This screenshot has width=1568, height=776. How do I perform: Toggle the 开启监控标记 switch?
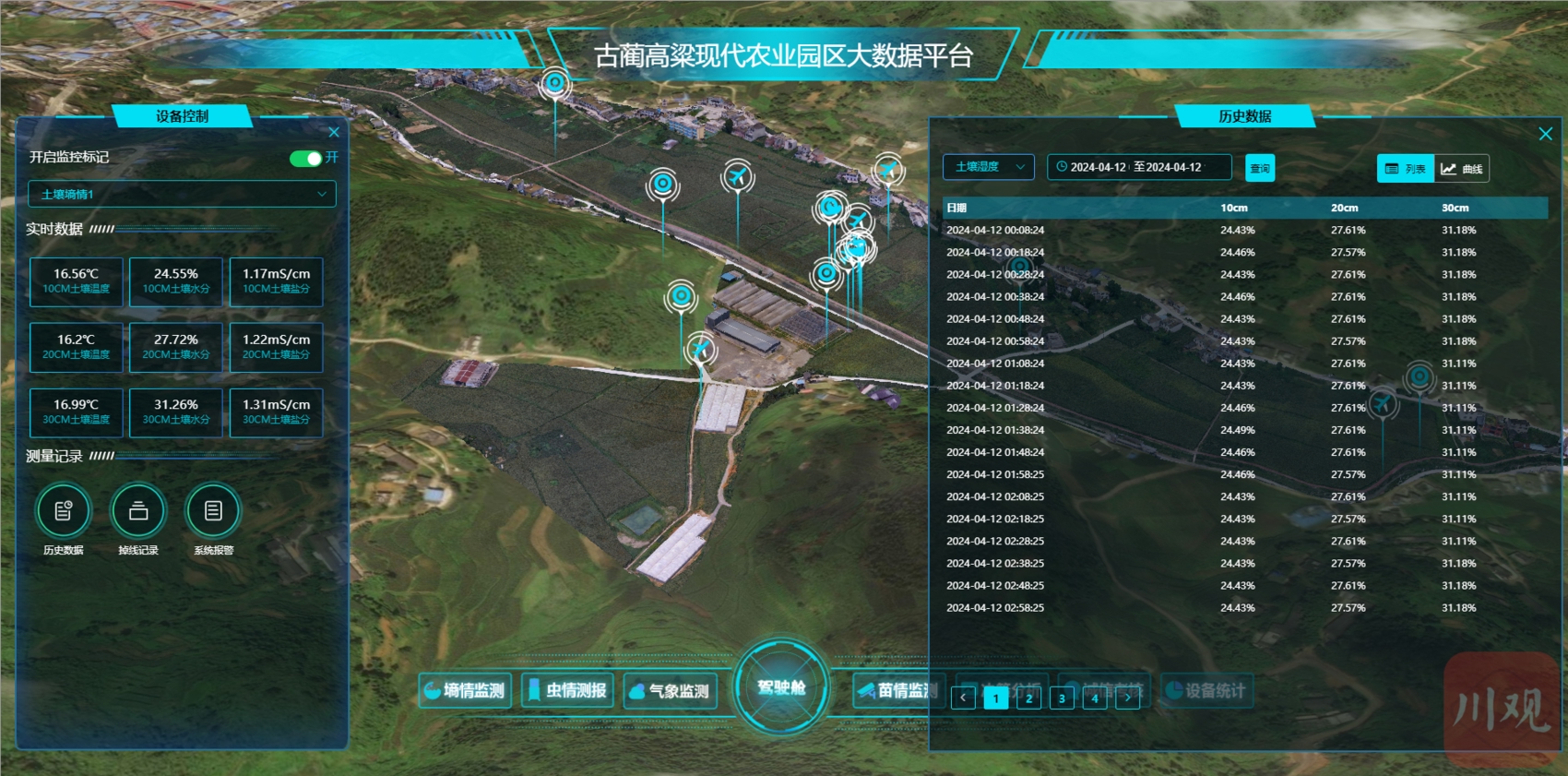pos(305,158)
